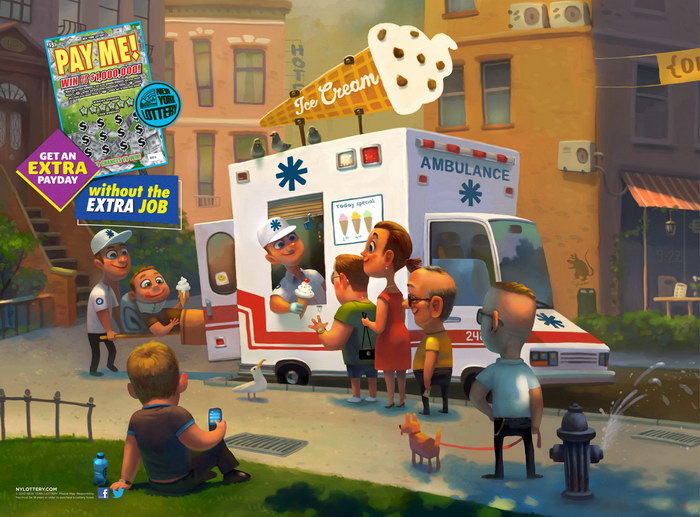Open the Facebook icon link
Screen dimensions: 700x517
[103, 492]
